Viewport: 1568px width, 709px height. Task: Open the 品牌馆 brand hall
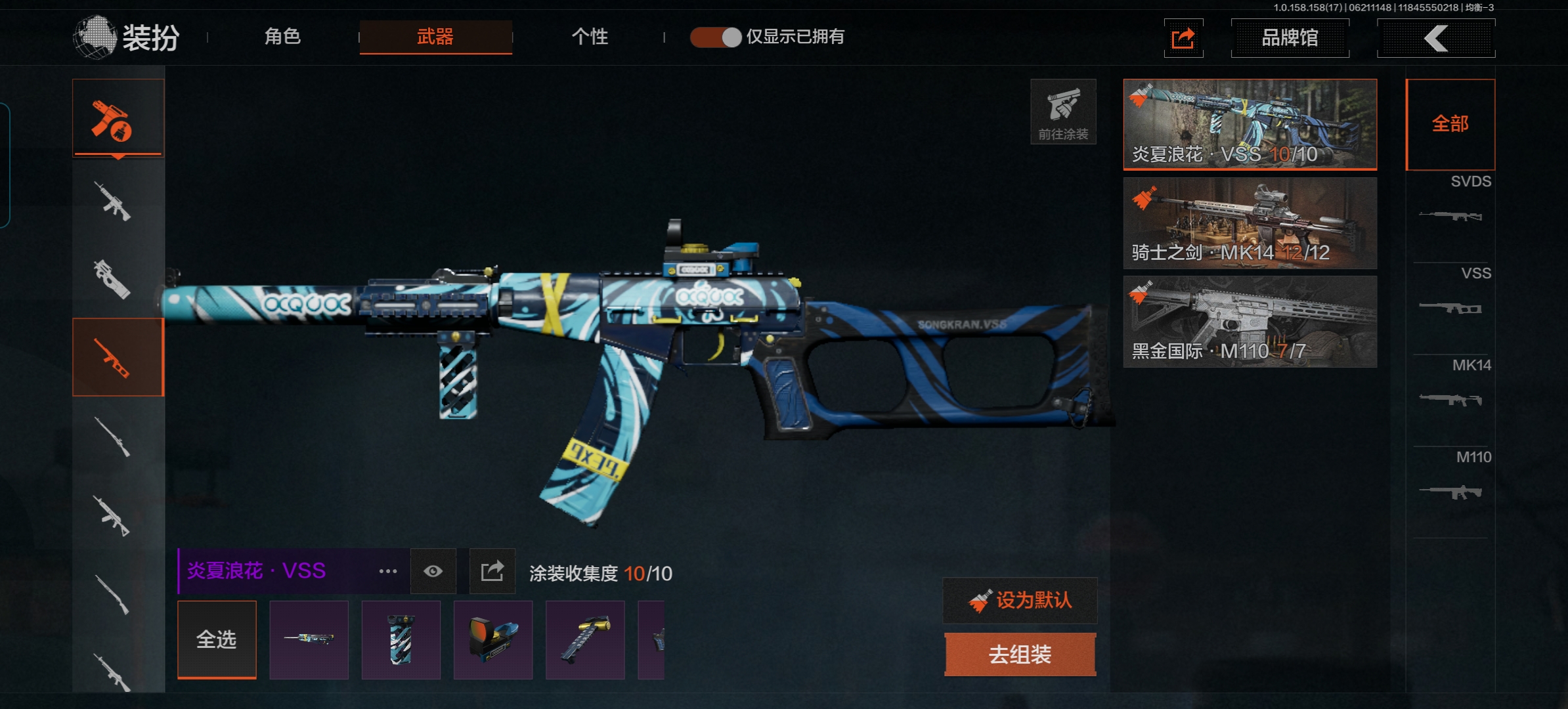[x=1290, y=38]
